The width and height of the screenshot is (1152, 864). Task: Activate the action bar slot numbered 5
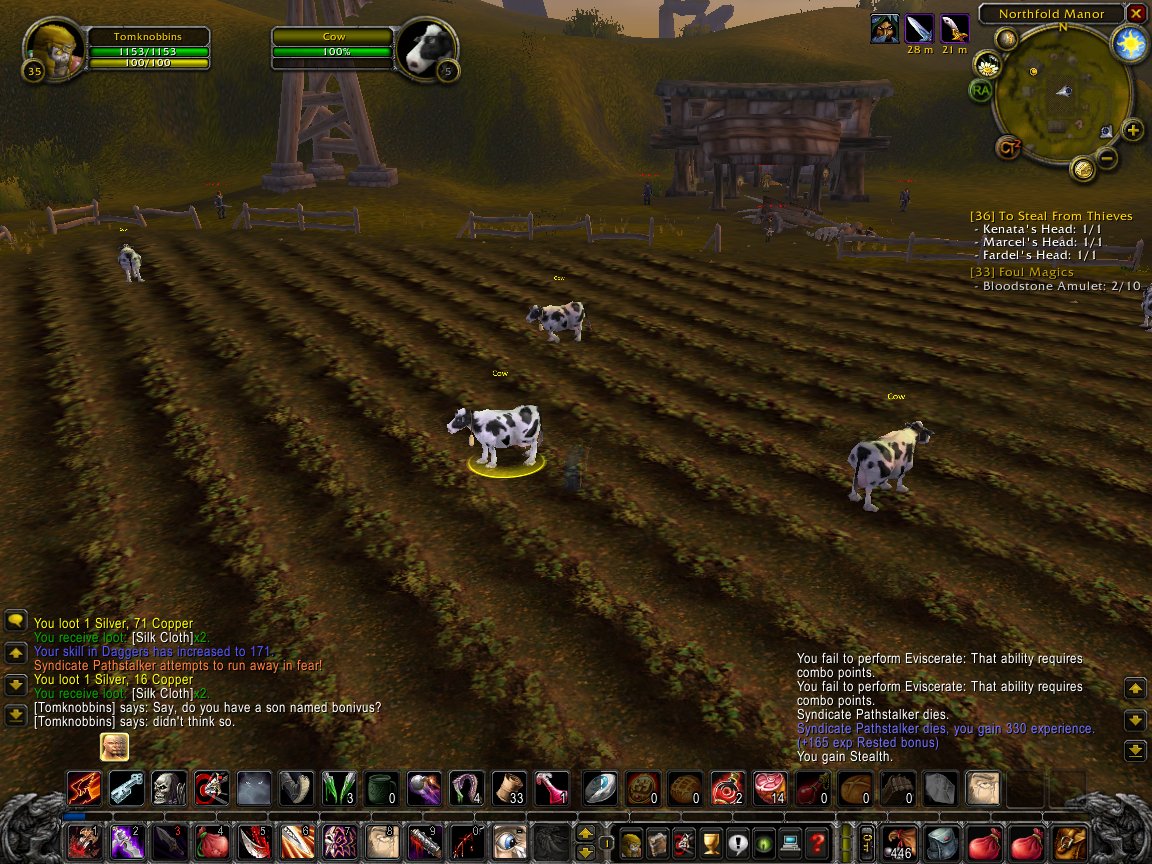click(255, 843)
